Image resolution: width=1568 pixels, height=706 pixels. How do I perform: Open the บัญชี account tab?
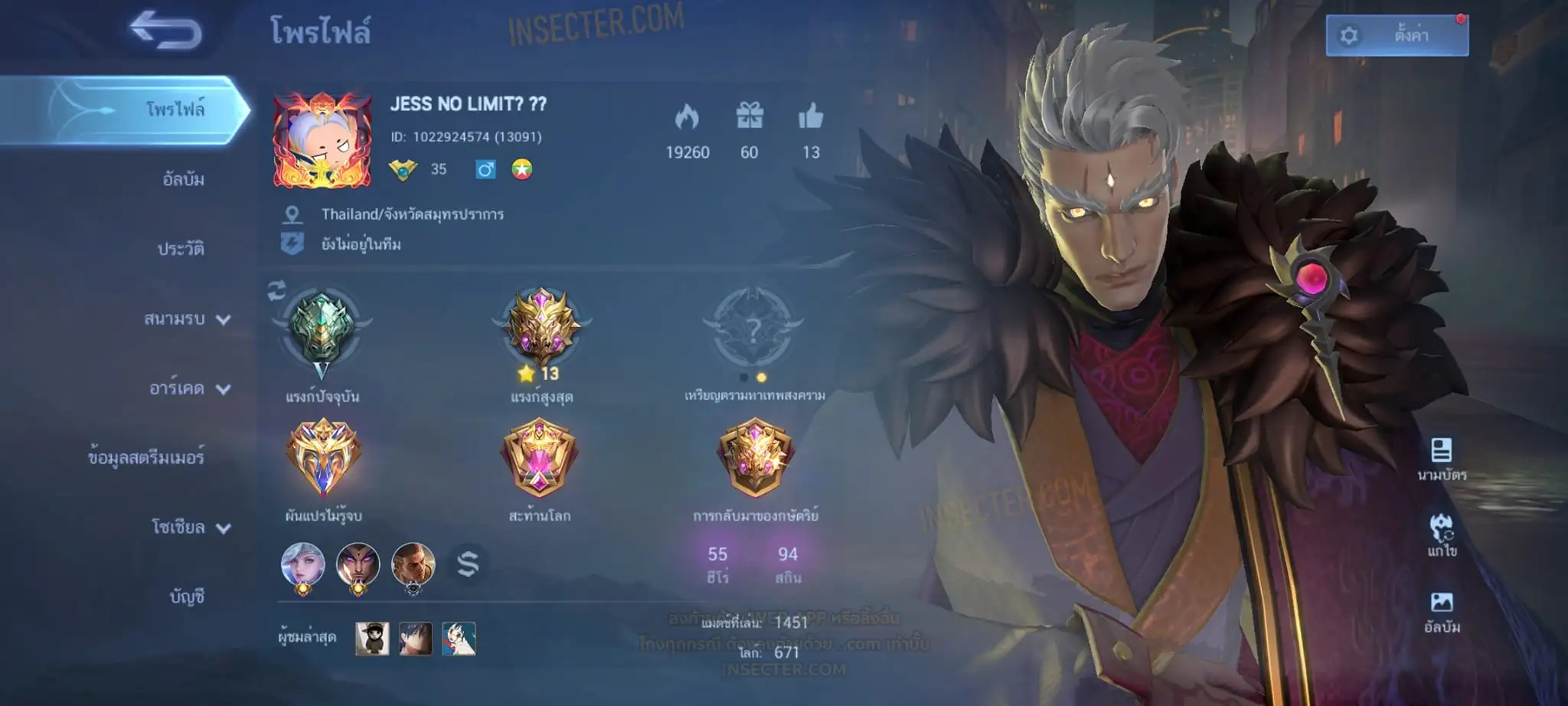click(x=187, y=597)
